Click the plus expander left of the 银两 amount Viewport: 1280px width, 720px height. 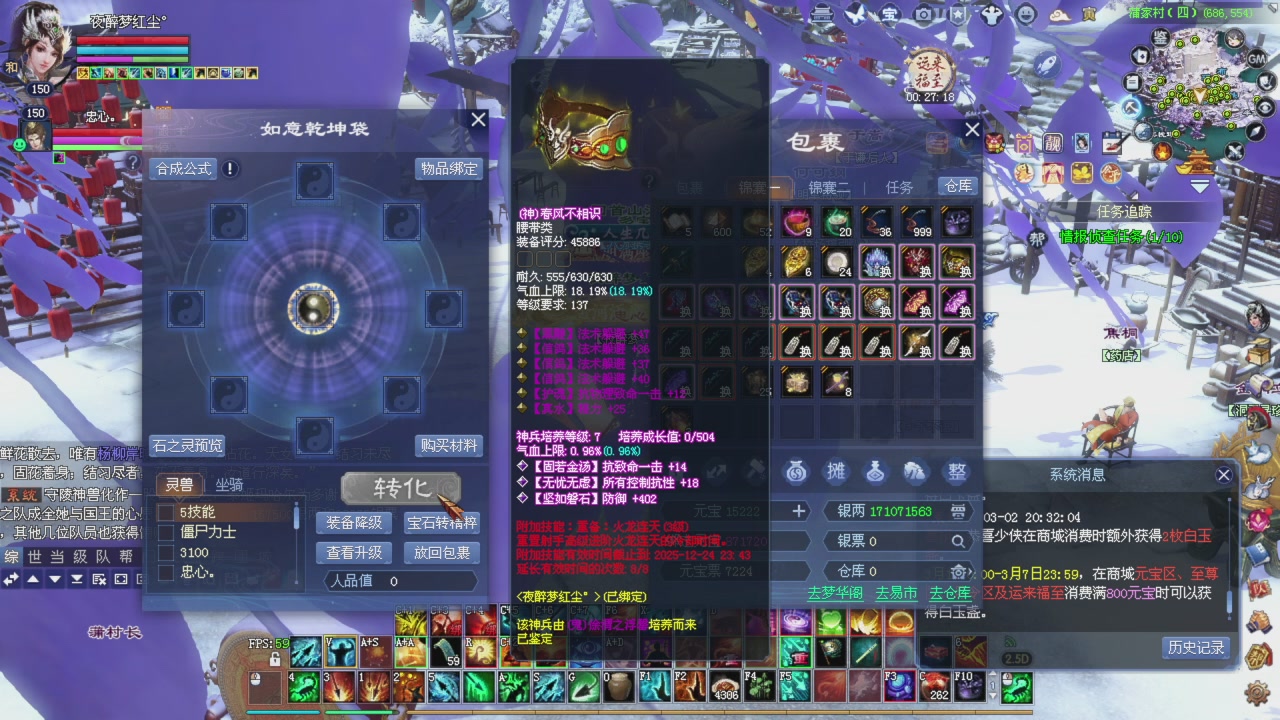(x=800, y=511)
